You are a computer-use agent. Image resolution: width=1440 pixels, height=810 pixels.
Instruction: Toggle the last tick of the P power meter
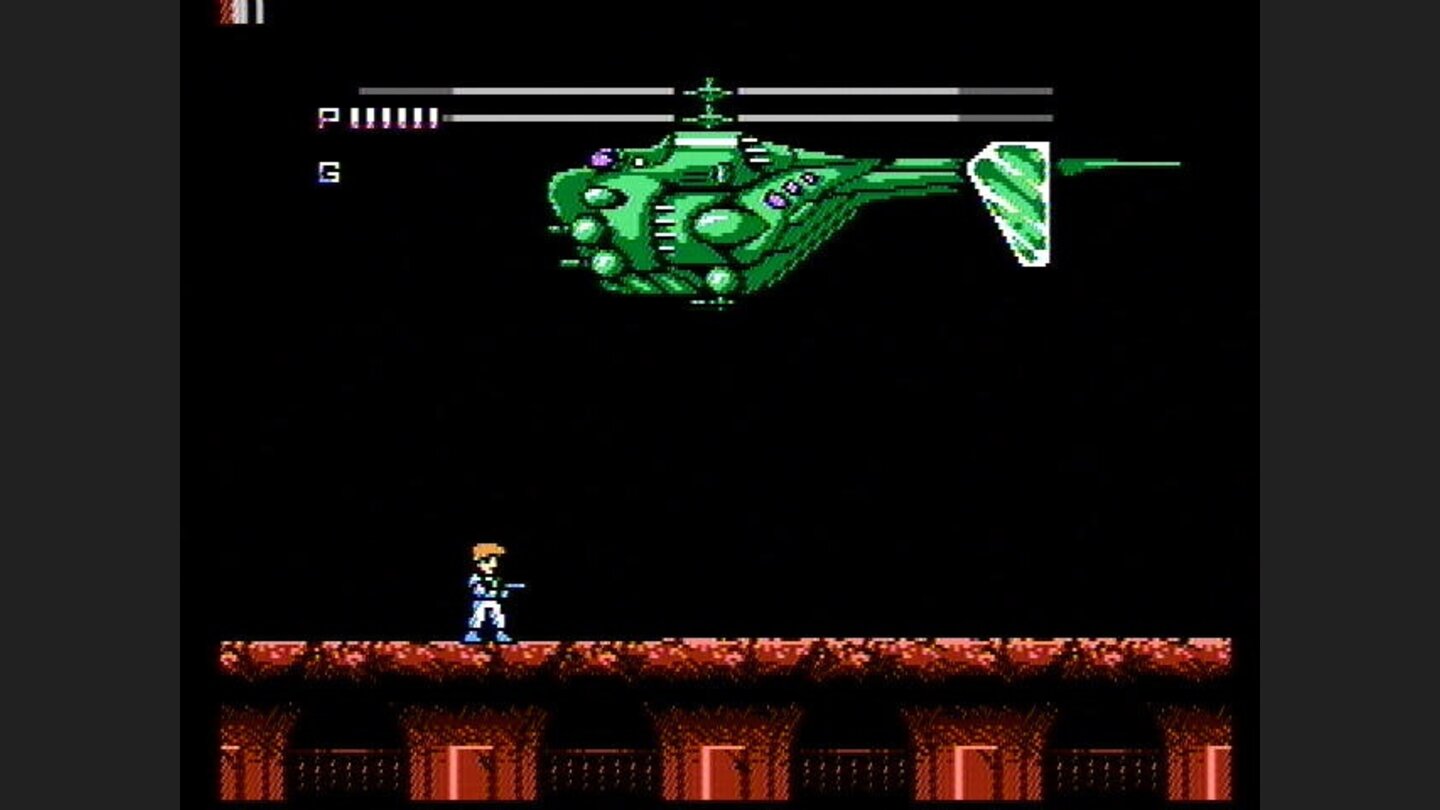point(435,117)
